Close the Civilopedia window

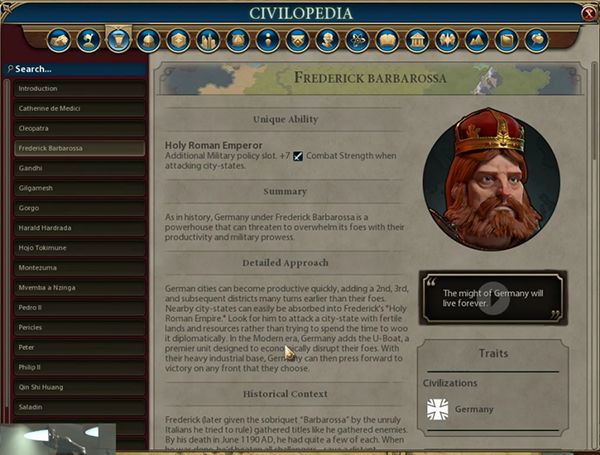click(588, 12)
